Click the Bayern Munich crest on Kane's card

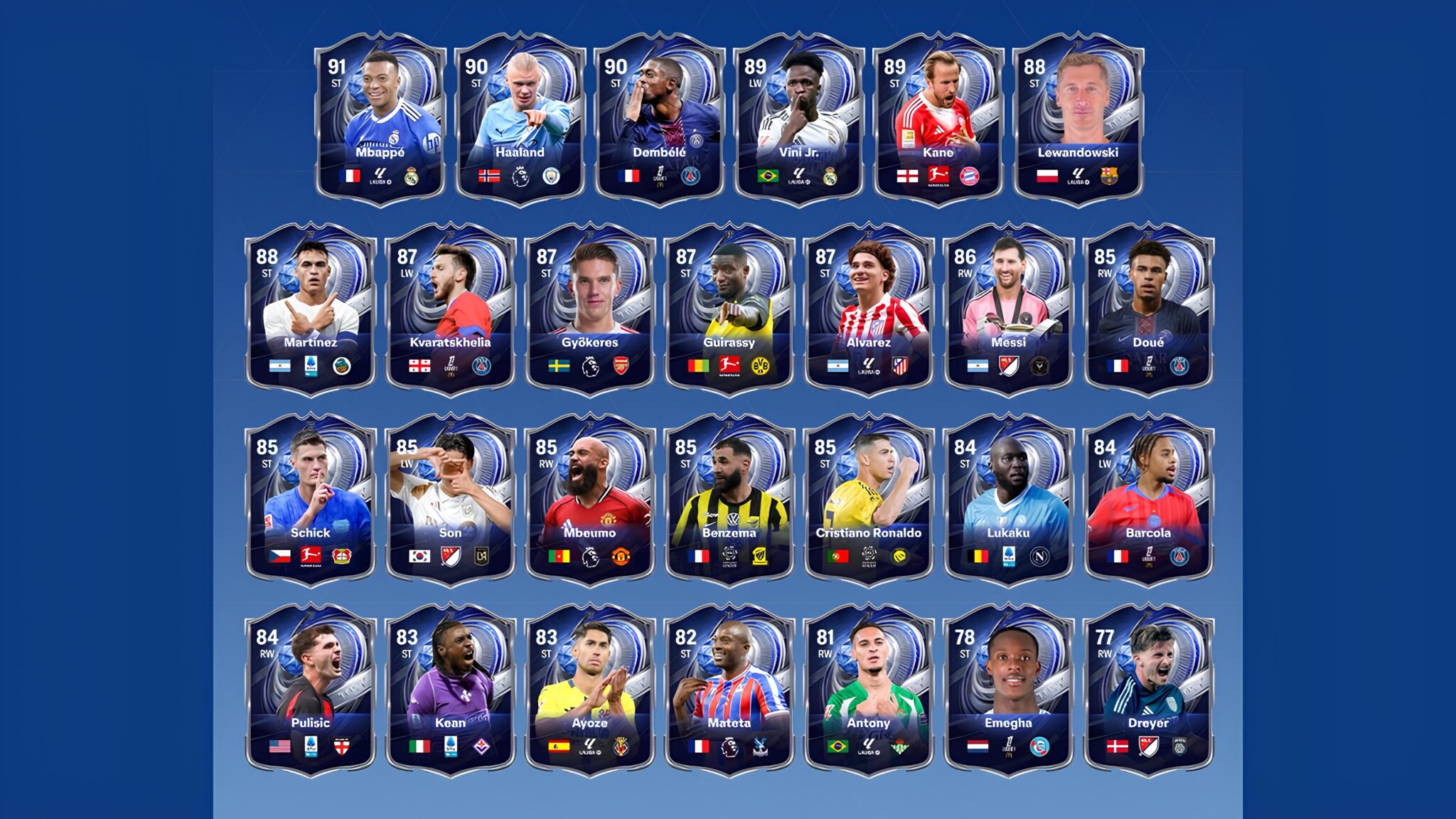(970, 175)
